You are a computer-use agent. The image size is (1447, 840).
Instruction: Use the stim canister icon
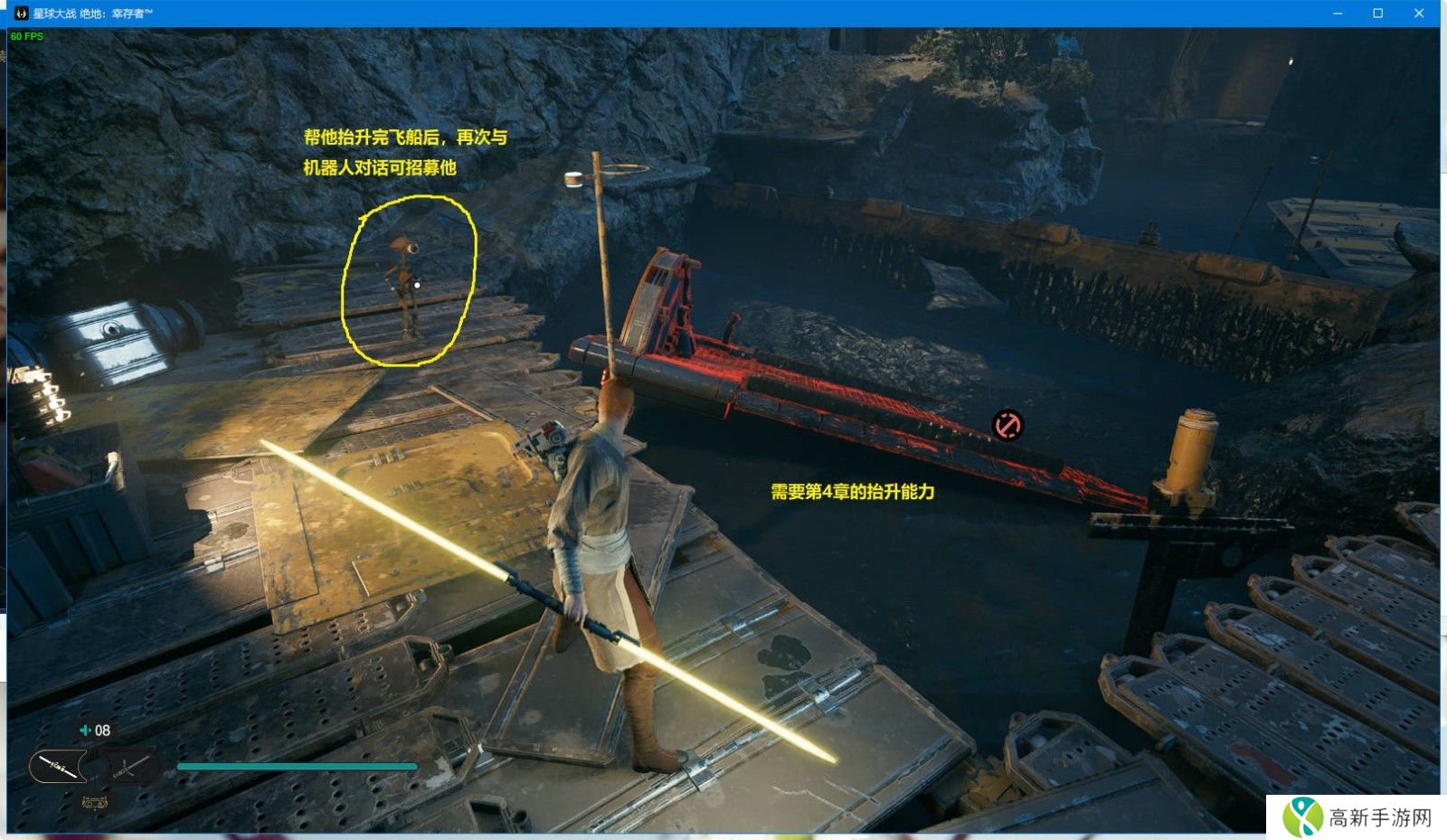tap(86, 730)
